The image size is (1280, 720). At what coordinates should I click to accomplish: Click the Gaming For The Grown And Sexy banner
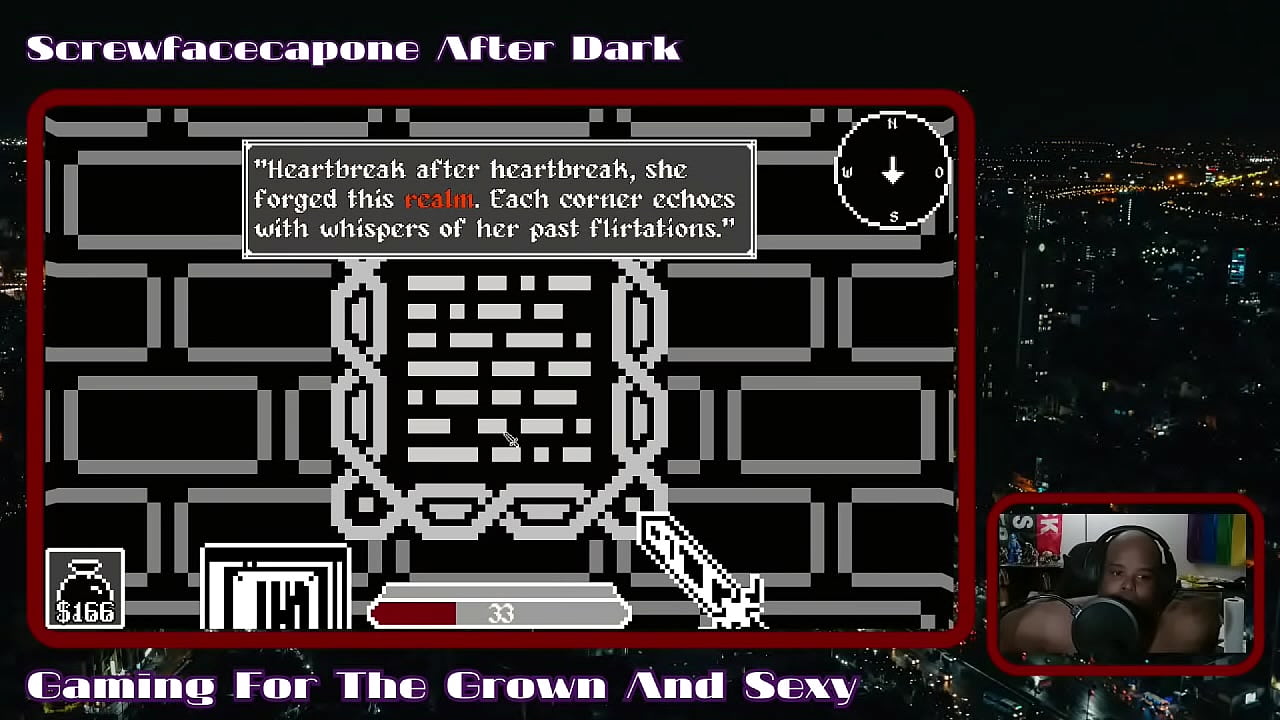(440, 685)
